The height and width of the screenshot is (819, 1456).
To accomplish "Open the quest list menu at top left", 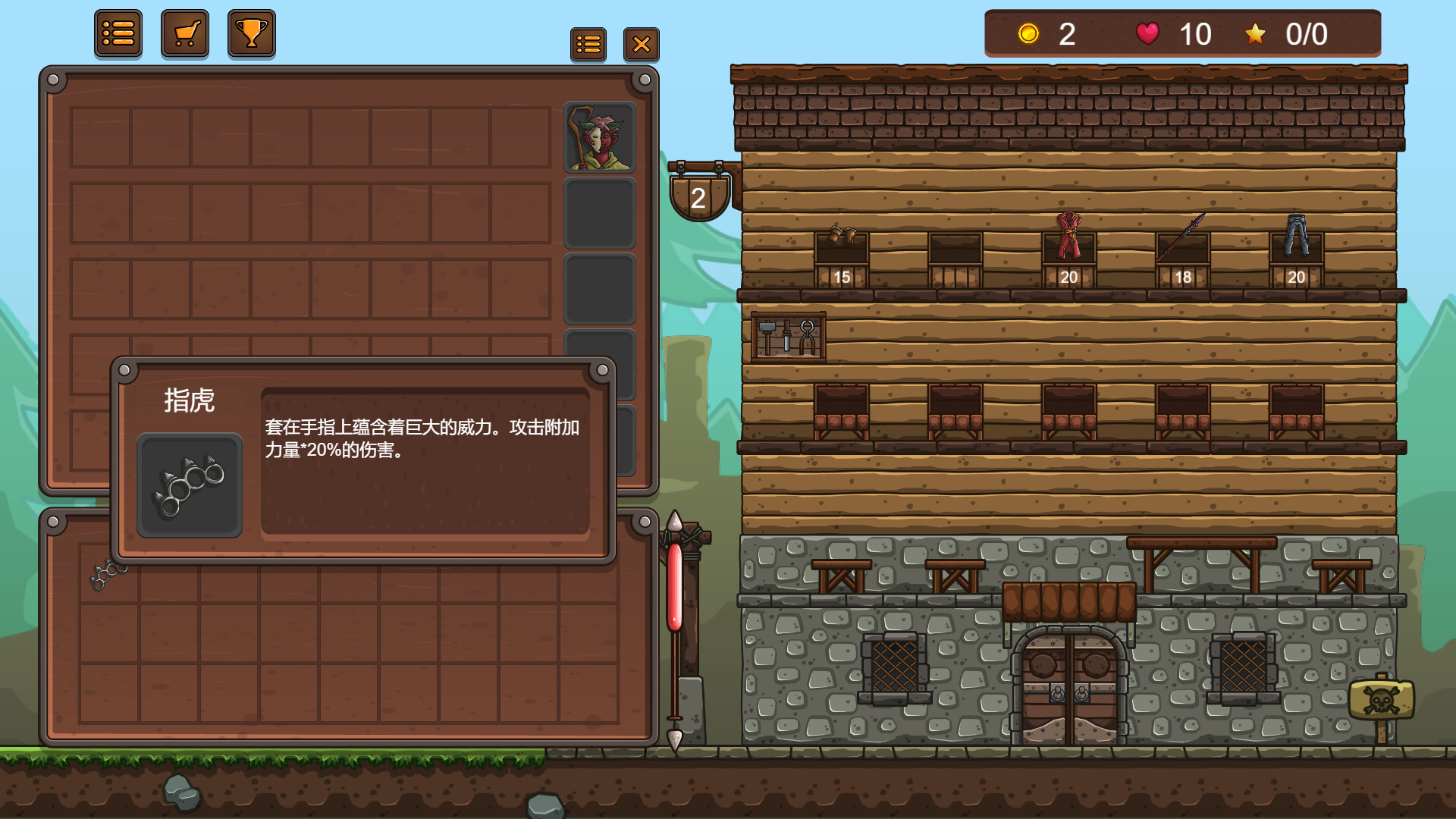I will pos(118,33).
